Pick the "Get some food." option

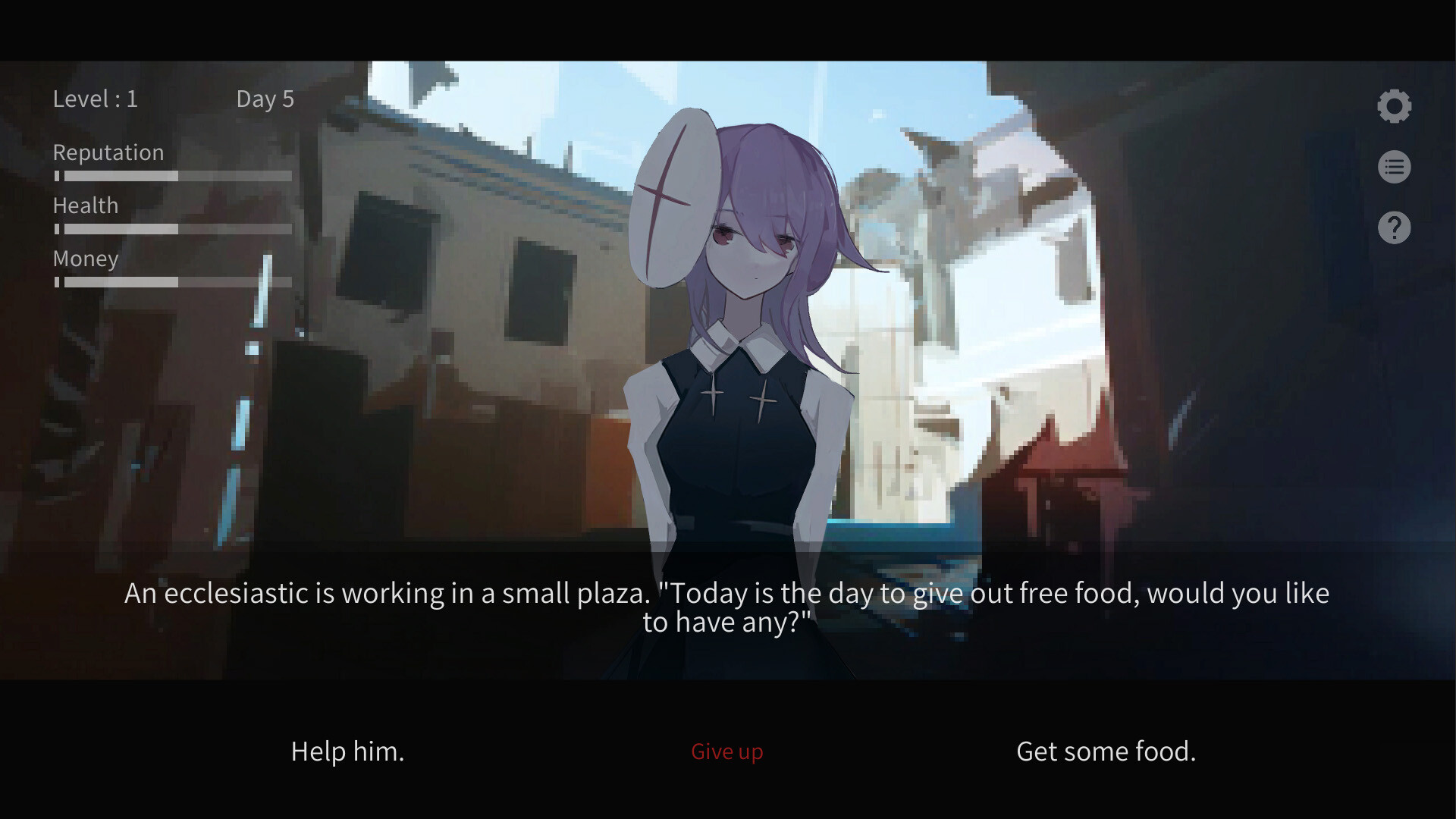1106,752
